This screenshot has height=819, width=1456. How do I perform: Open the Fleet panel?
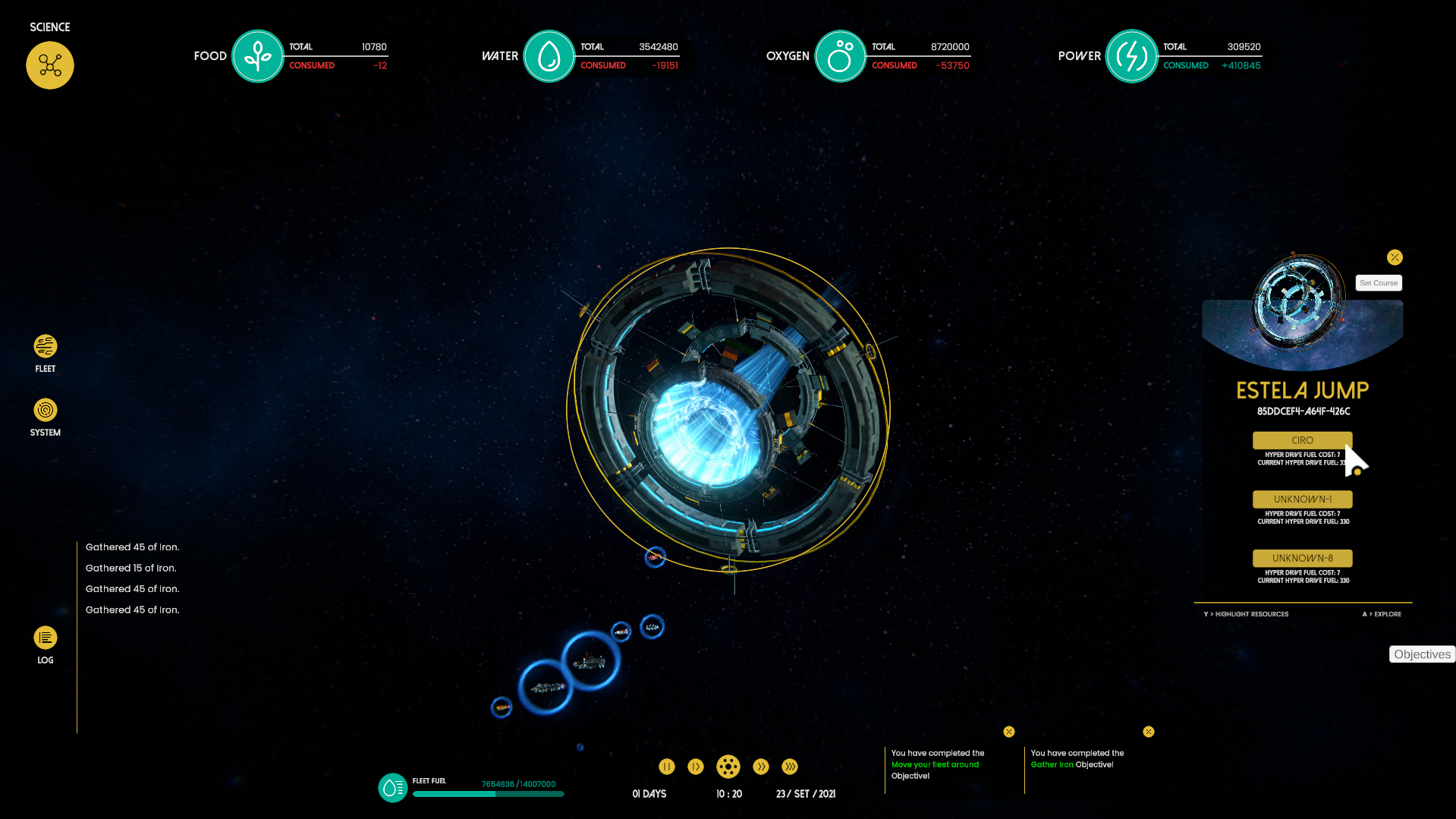tap(46, 347)
